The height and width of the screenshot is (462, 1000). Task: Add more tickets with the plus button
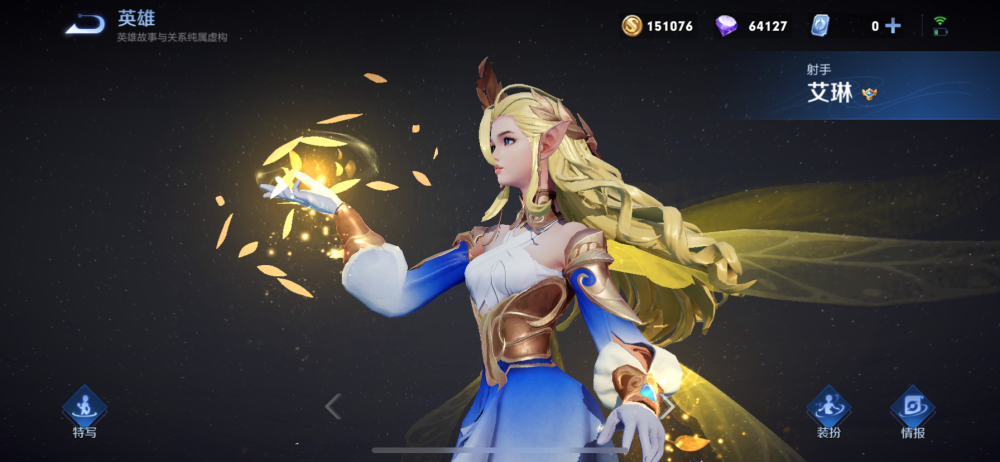tap(893, 26)
